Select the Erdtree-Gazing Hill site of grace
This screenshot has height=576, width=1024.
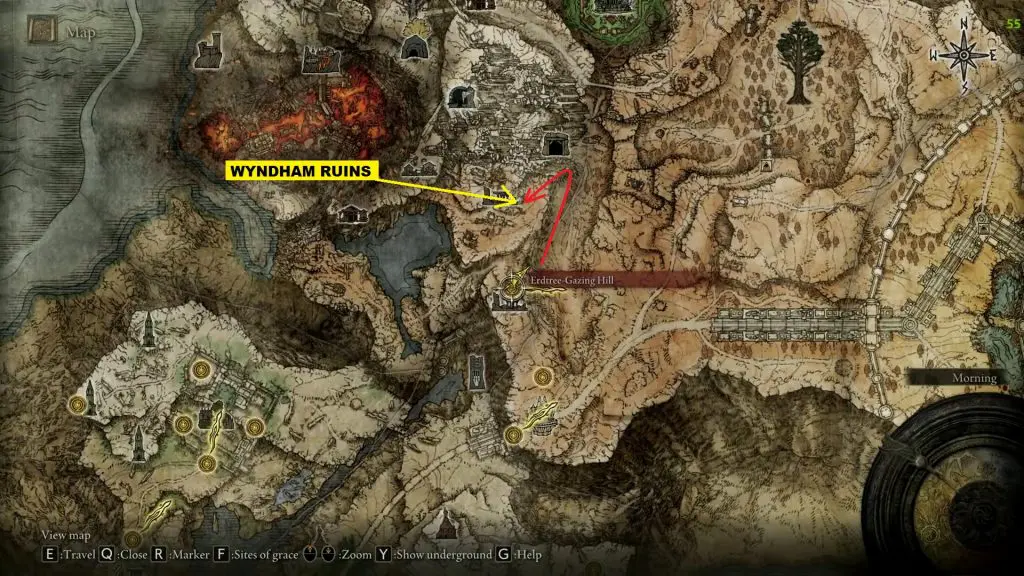point(513,283)
